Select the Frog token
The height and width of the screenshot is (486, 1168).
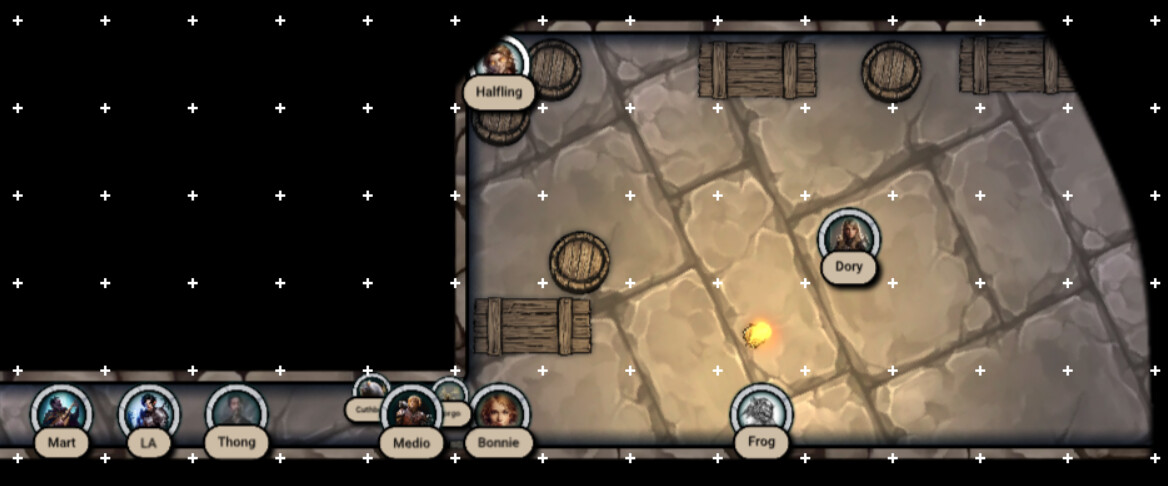coord(761,413)
